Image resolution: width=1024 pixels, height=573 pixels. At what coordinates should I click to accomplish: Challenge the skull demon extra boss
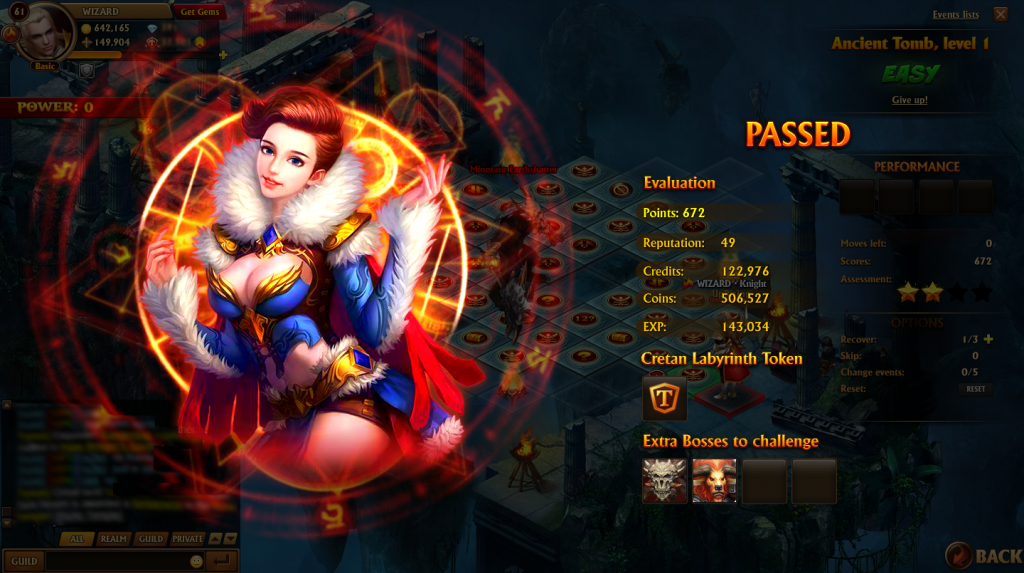click(x=664, y=481)
